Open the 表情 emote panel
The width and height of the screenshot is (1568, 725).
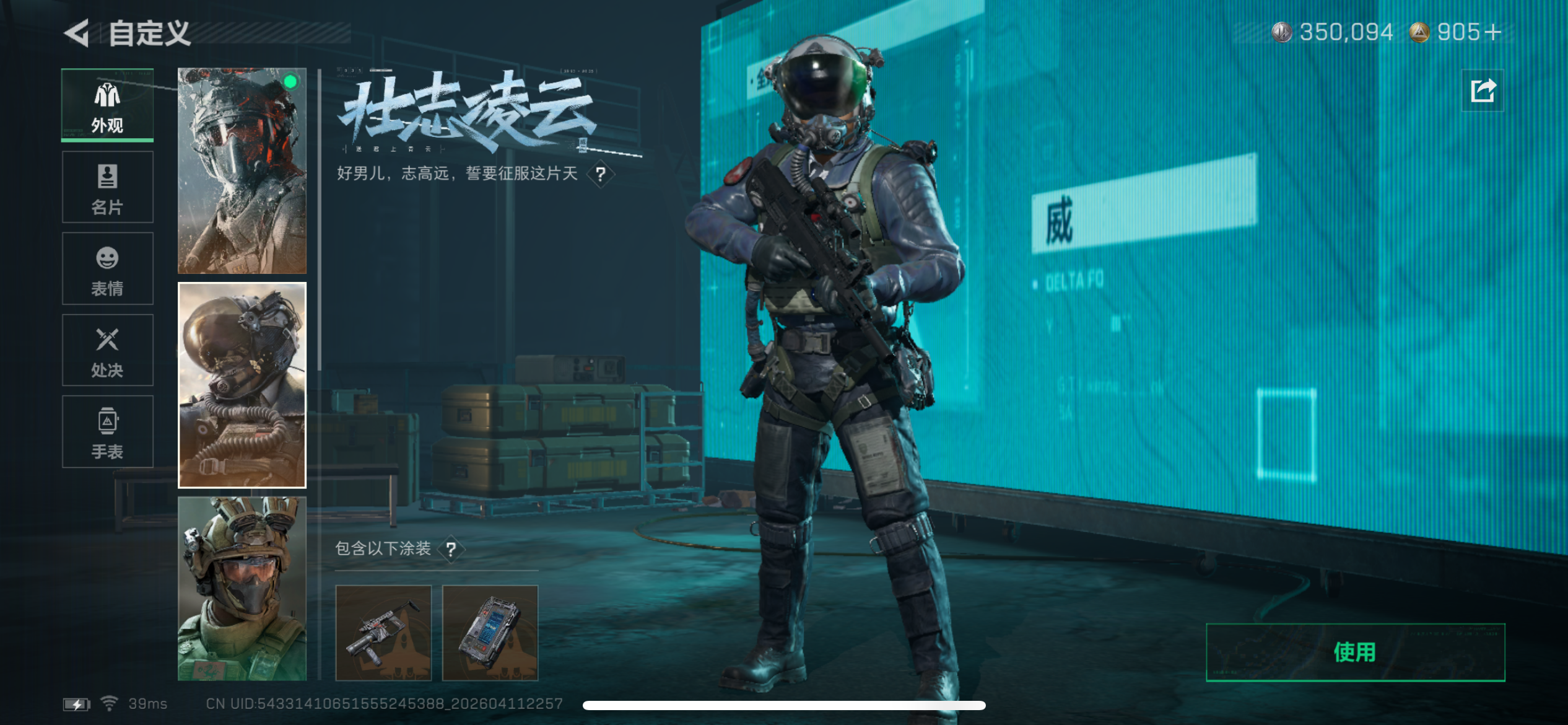[x=108, y=268]
